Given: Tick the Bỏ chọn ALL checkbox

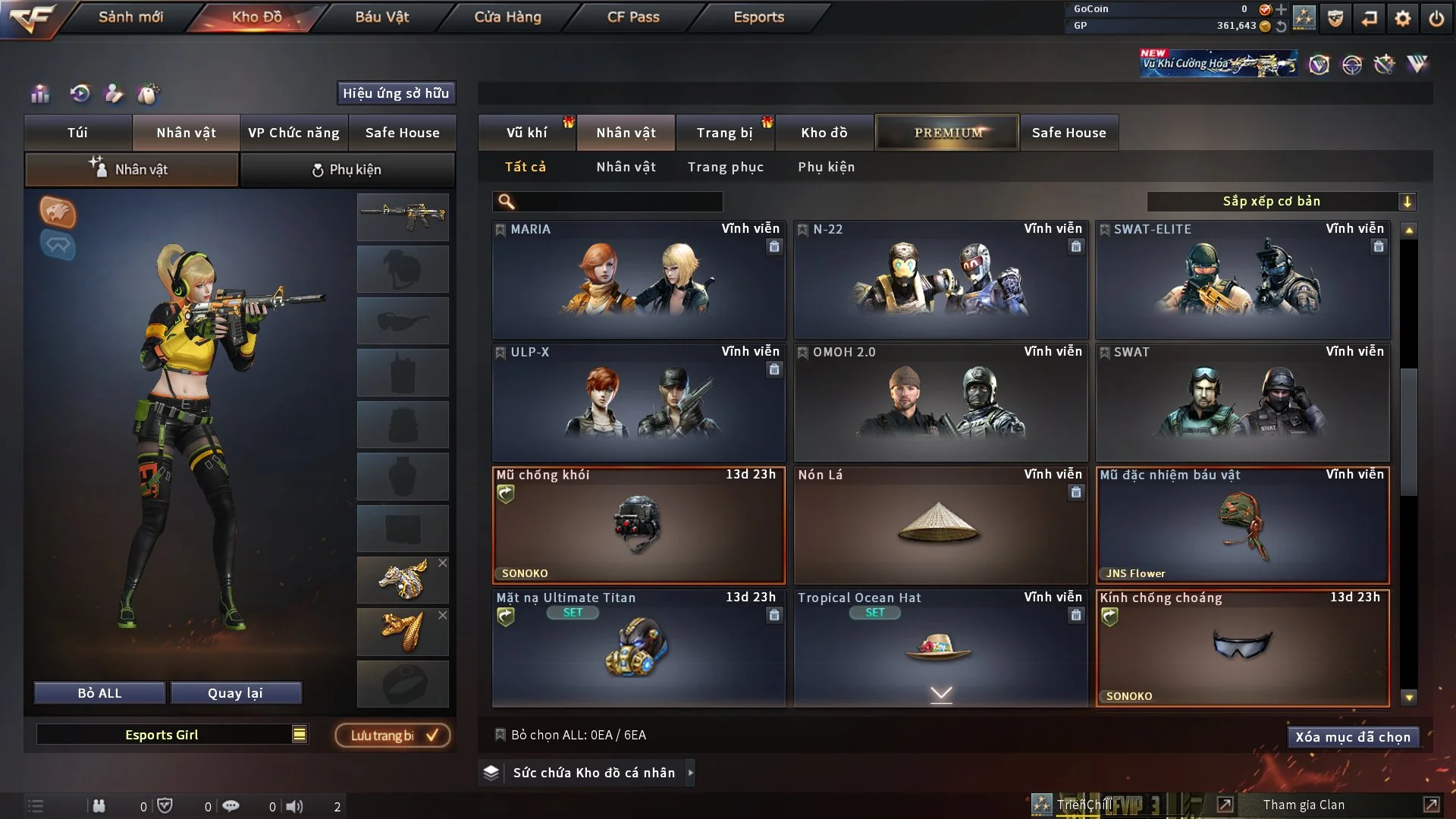Looking at the screenshot, I should tap(500, 735).
